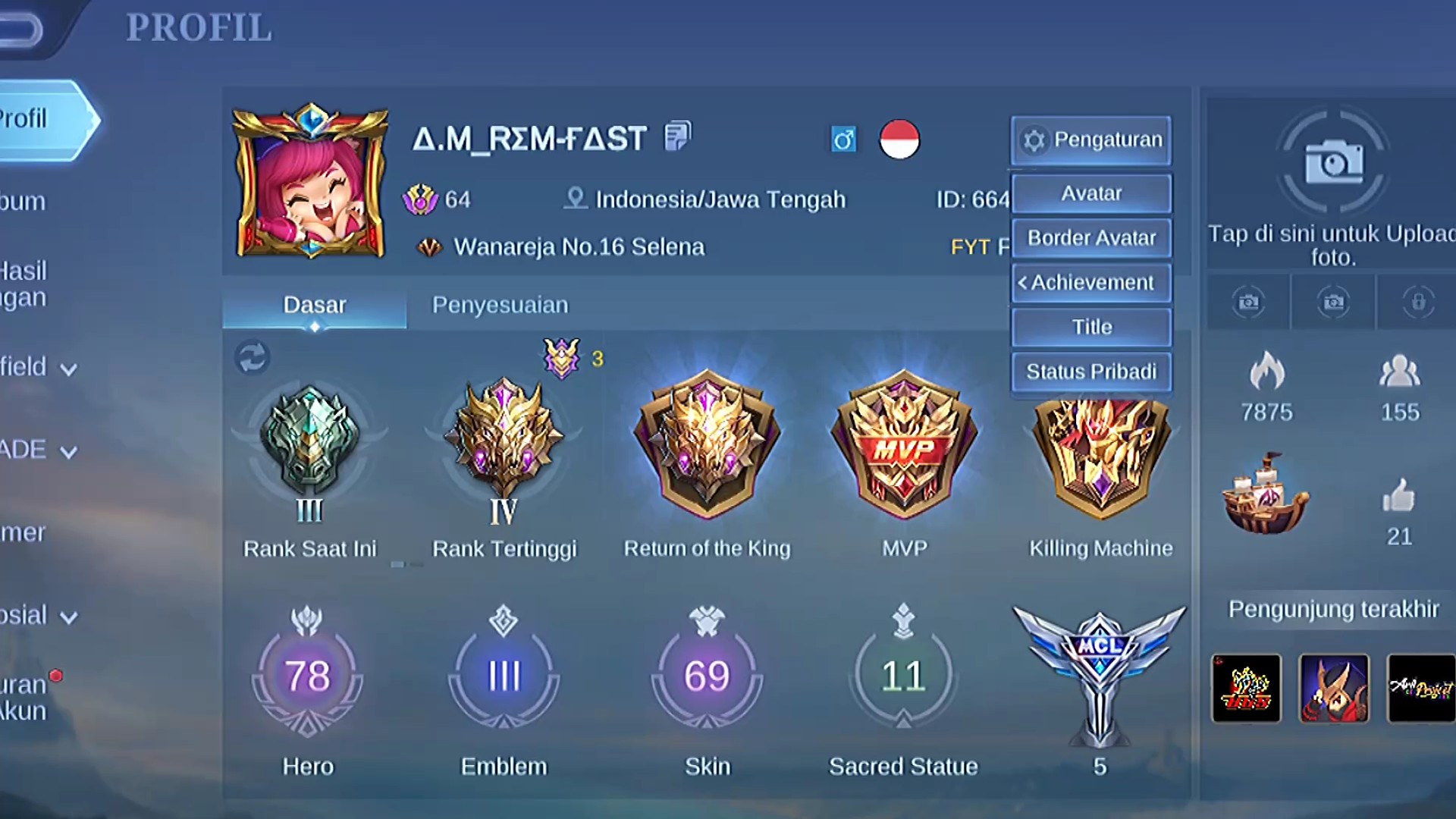The width and height of the screenshot is (1456, 819).
Task: Tap the camera to upload a photo
Action: 1333,163
